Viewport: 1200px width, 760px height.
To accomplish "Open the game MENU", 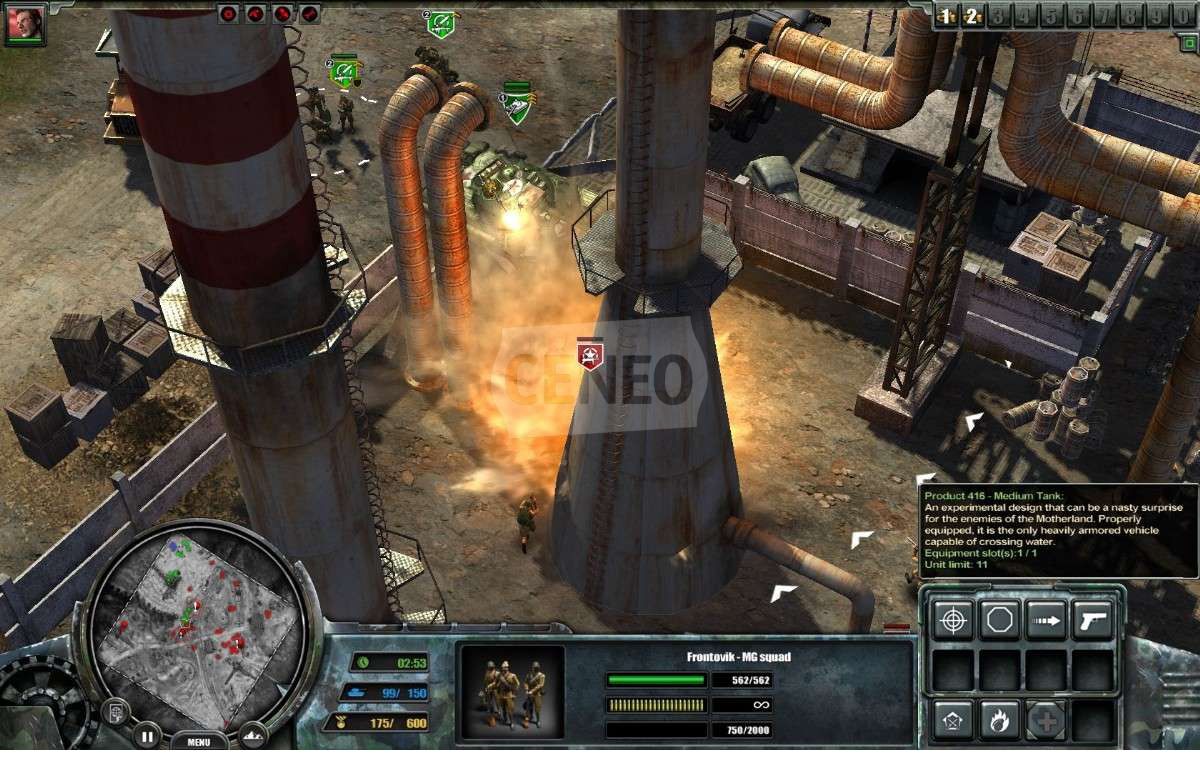I will click(x=199, y=742).
